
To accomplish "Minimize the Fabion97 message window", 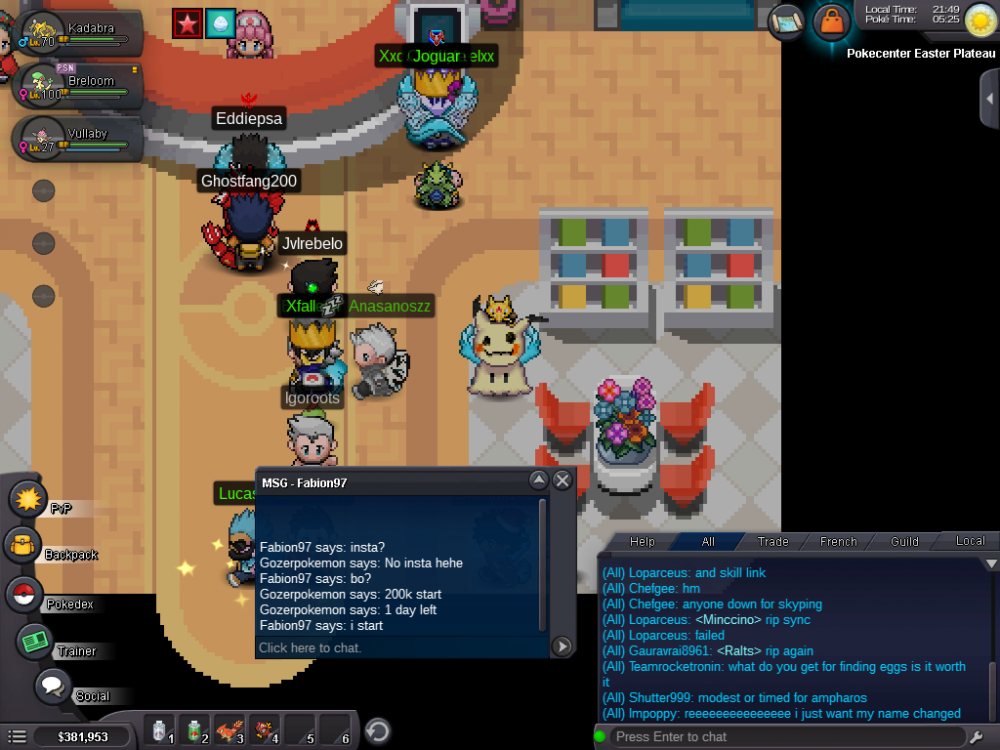I will pos(539,481).
